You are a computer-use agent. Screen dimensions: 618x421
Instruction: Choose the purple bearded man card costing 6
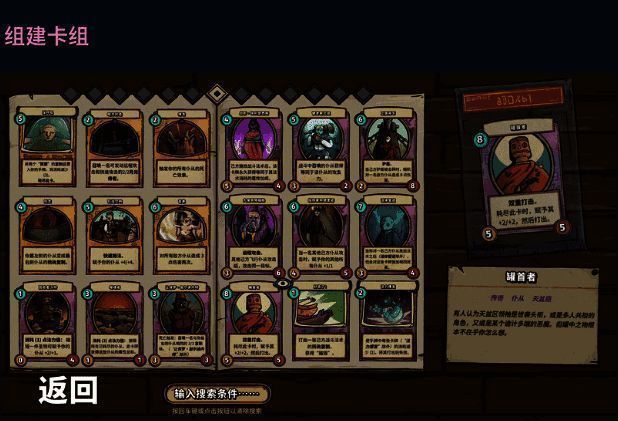[x=253, y=237]
